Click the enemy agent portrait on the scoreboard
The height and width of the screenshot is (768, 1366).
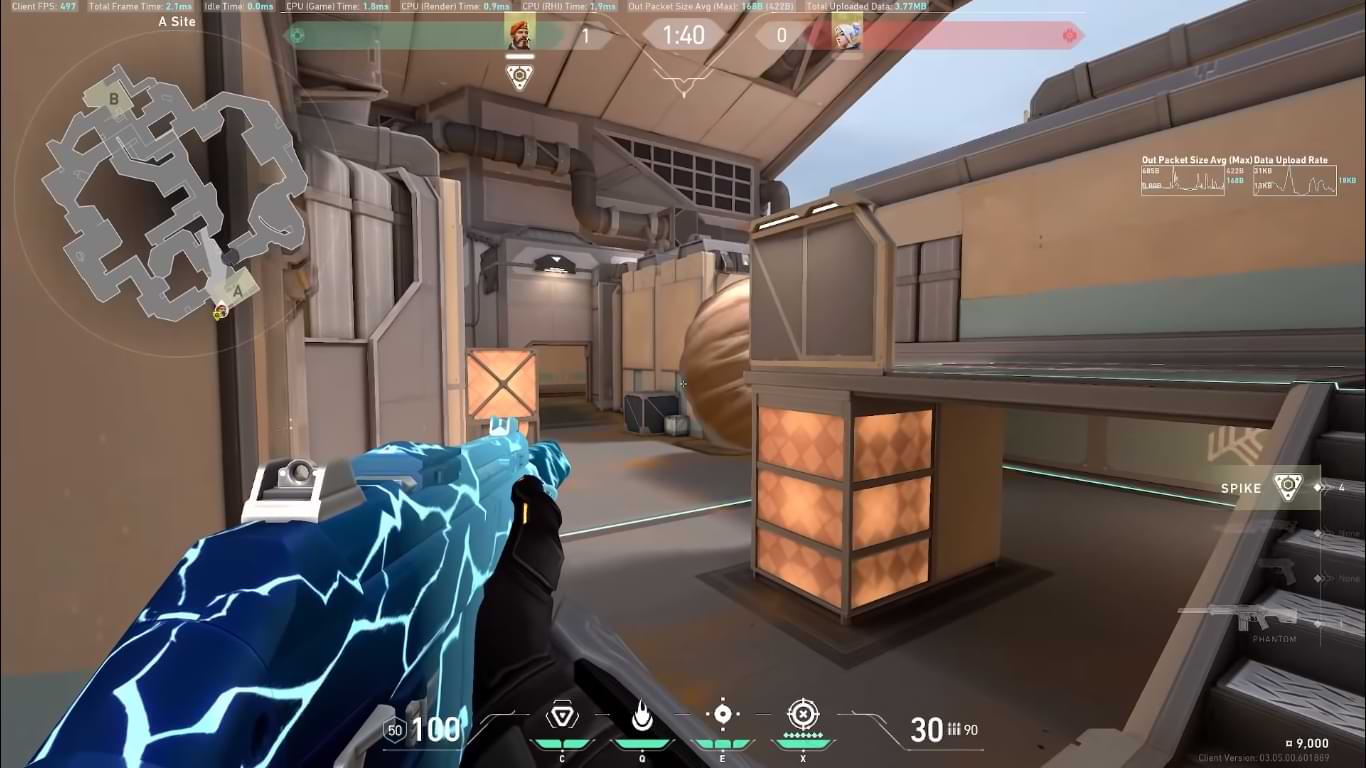(x=846, y=33)
